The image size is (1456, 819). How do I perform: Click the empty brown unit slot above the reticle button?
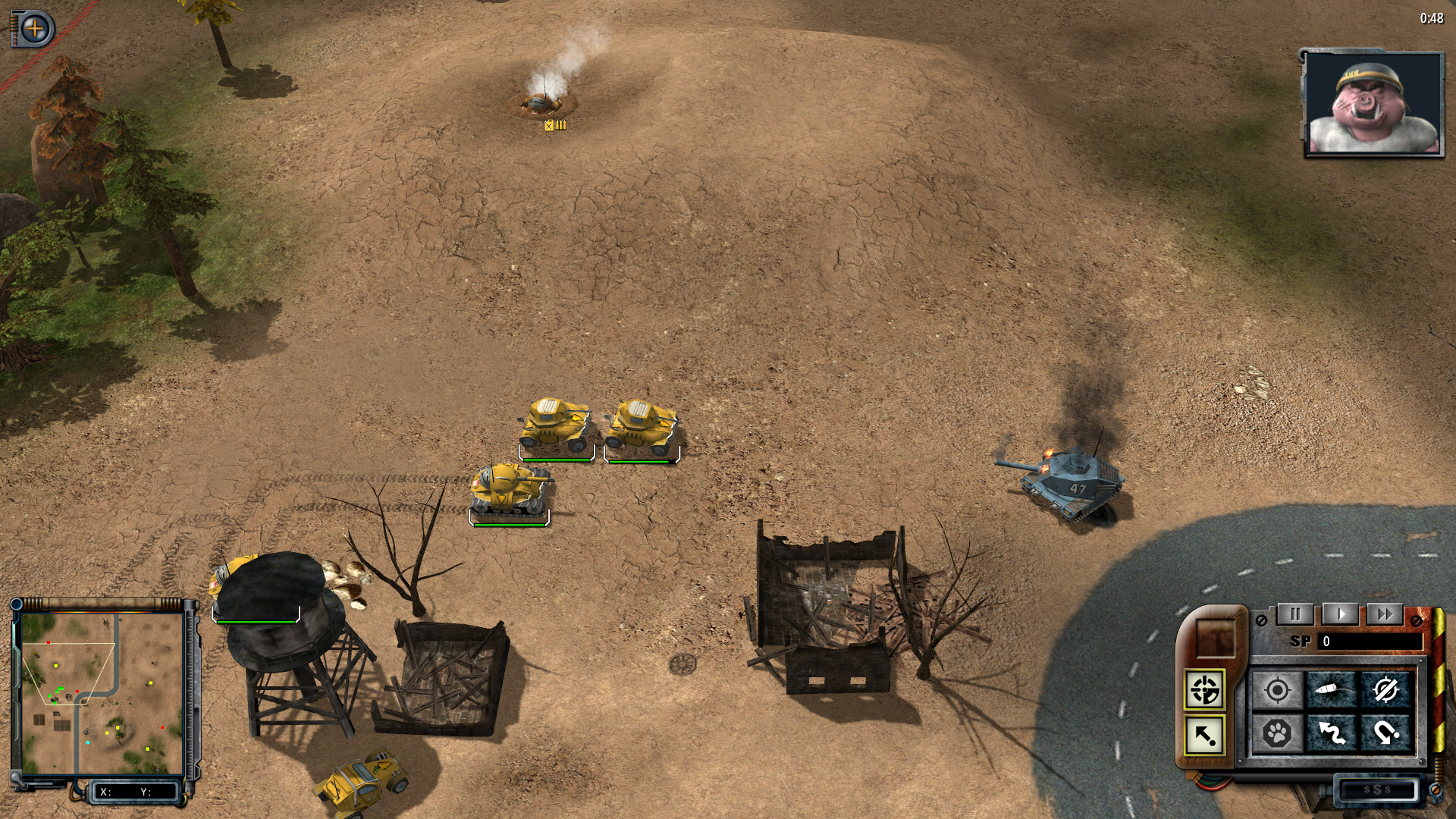(1214, 638)
